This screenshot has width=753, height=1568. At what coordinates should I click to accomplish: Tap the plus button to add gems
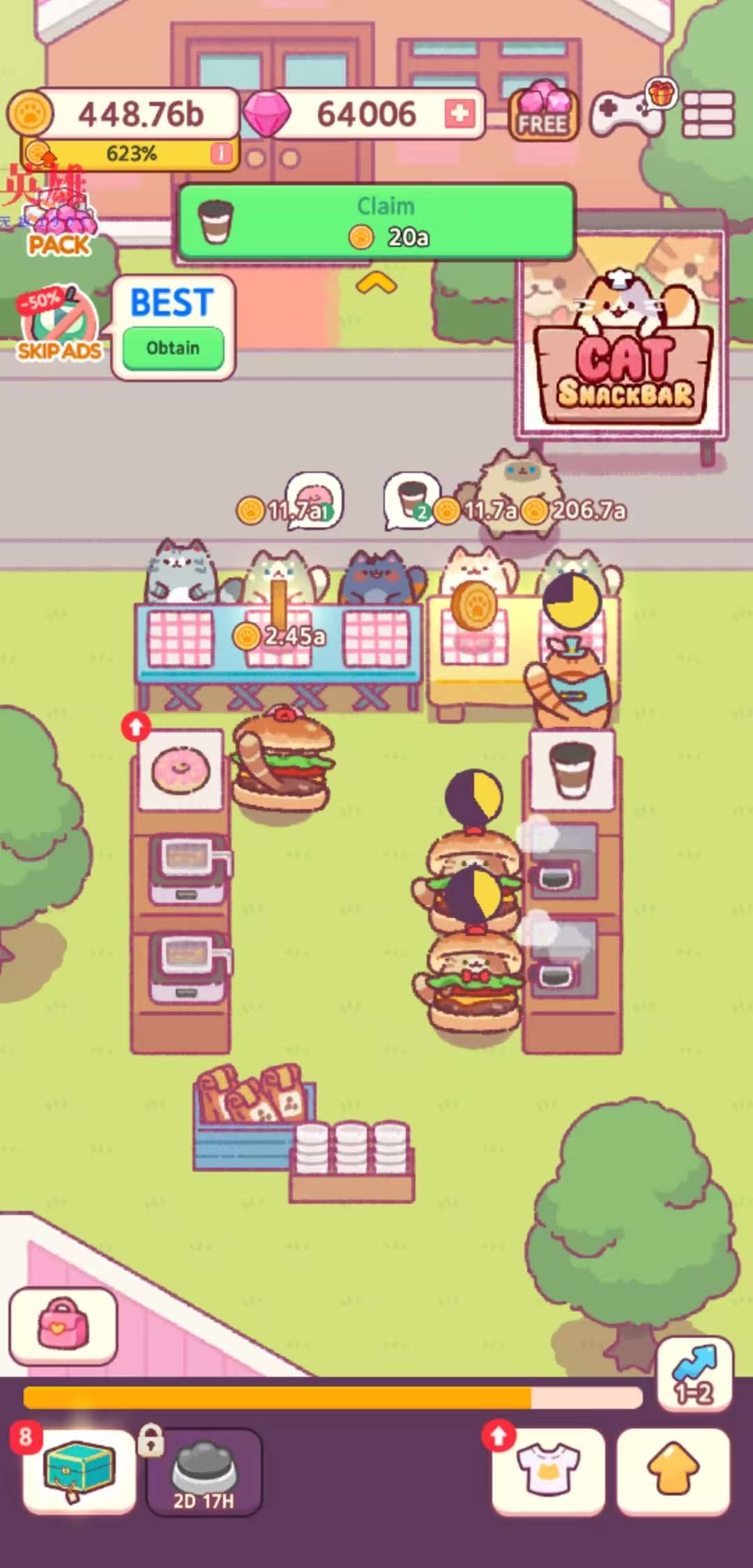point(459,114)
